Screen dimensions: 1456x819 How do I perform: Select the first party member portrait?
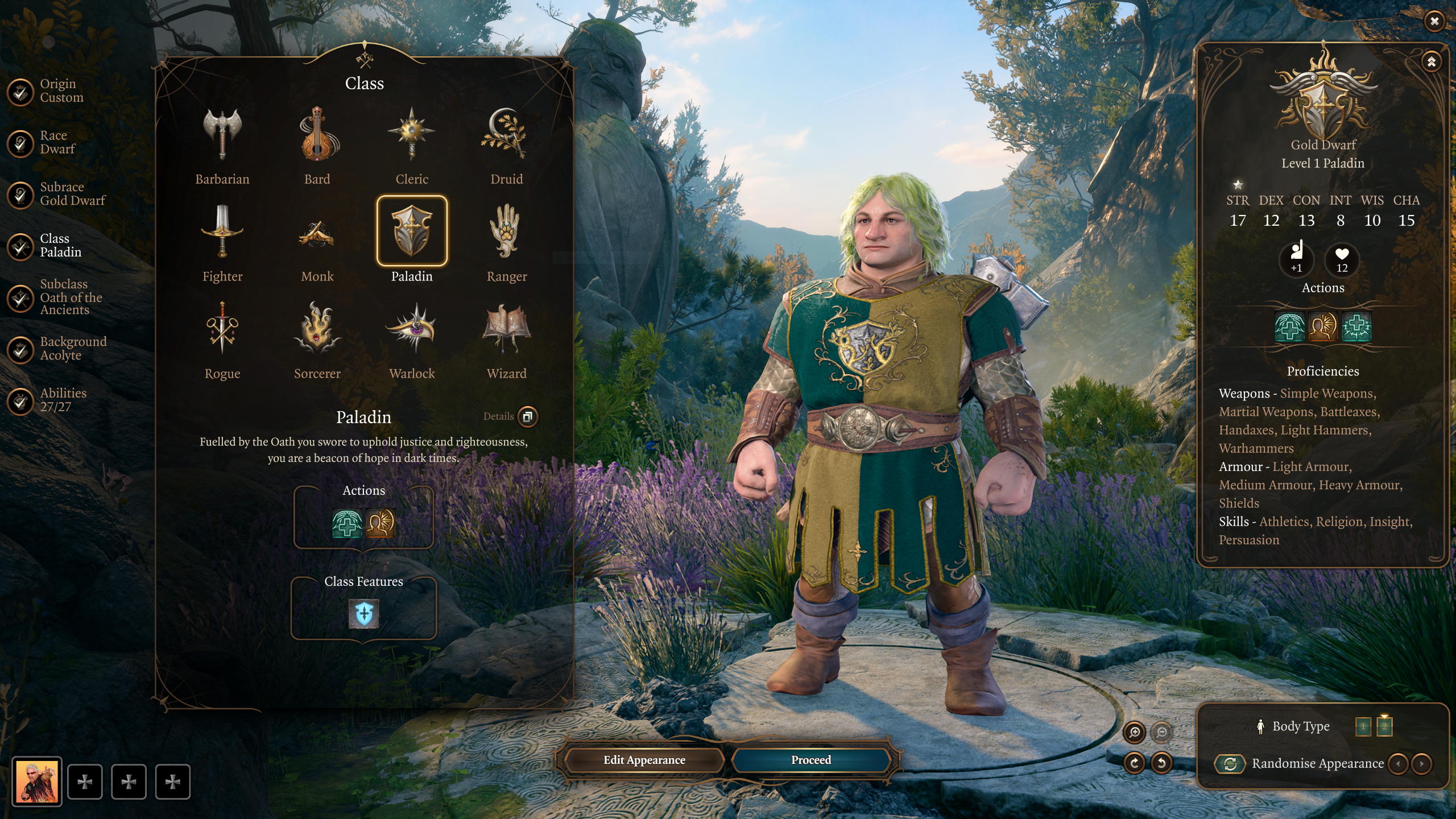click(37, 781)
